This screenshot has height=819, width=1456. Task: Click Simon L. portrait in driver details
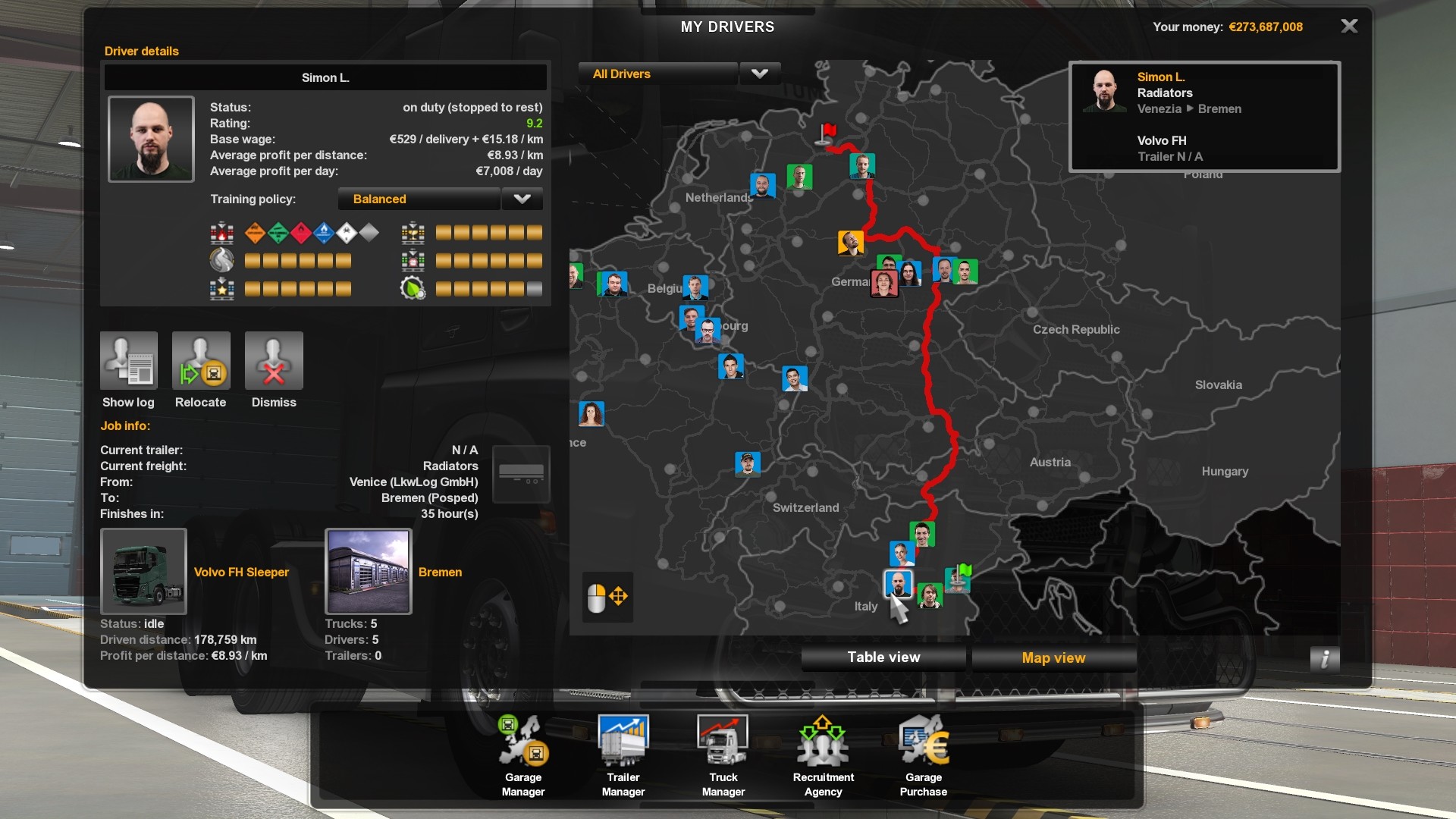tap(151, 139)
